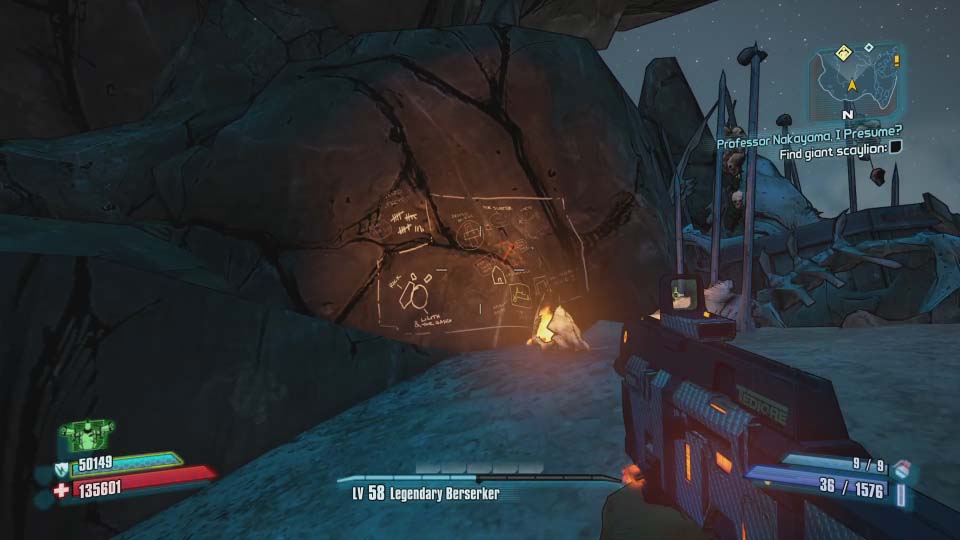Select the Professor Nakayama, I Presume? quest title
This screenshot has height=540, width=960.
[810, 143]
